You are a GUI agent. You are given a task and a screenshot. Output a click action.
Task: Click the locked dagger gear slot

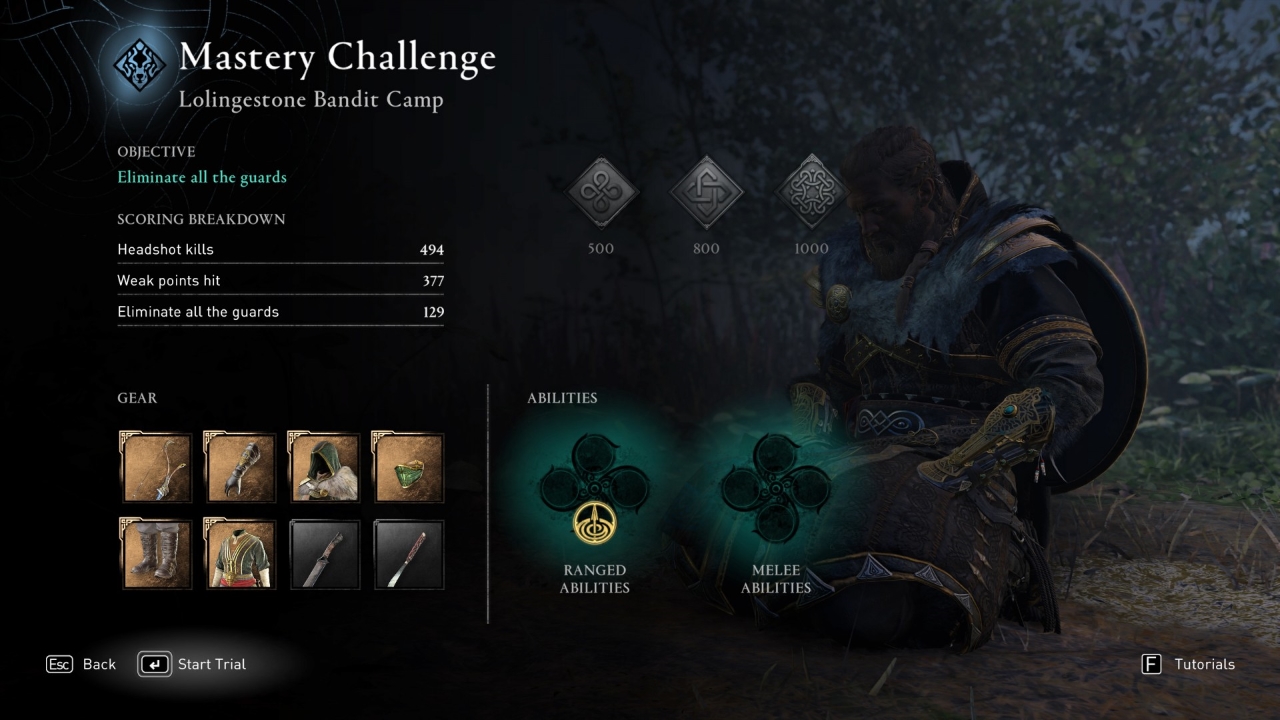click(324, 553)
